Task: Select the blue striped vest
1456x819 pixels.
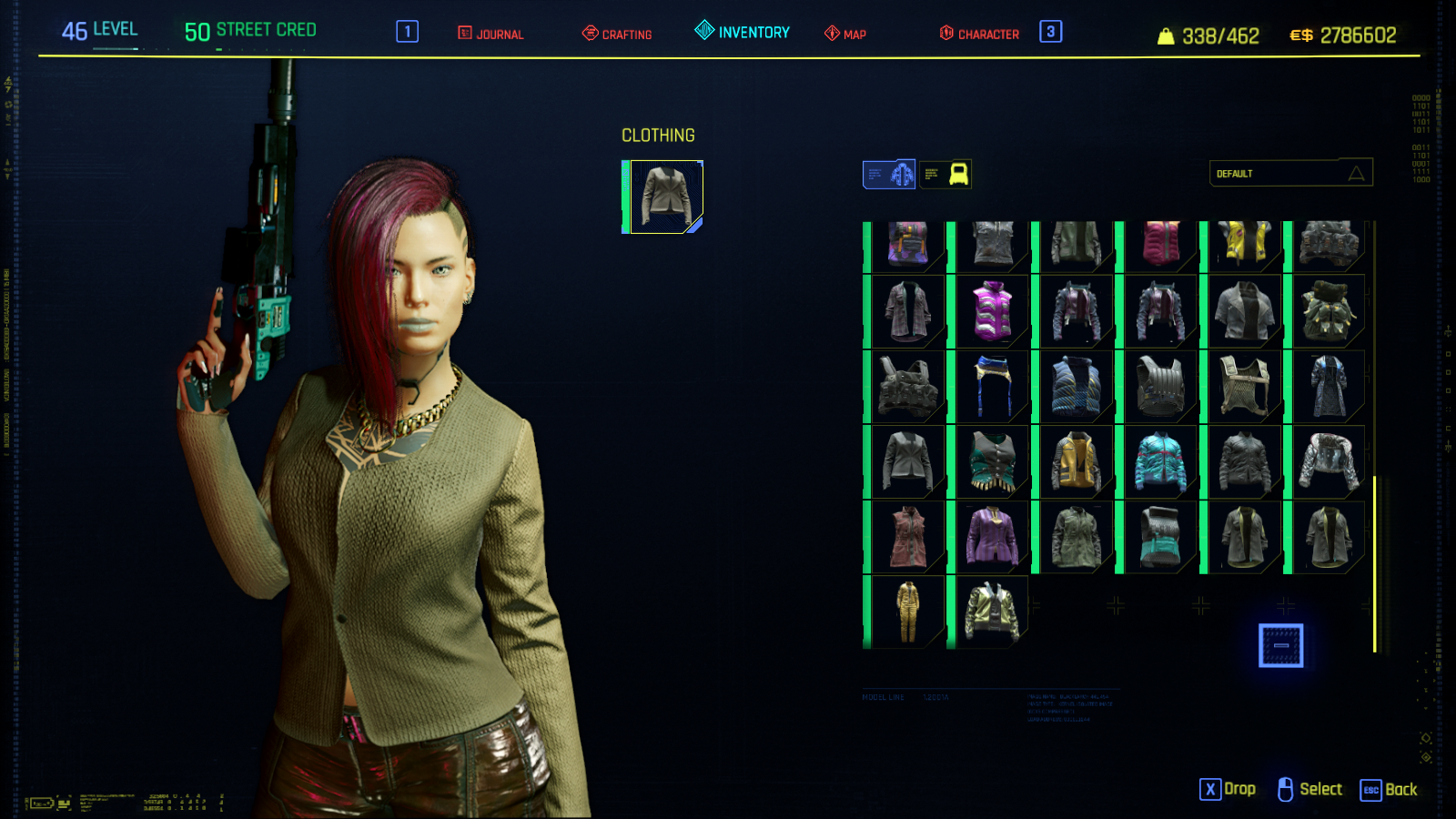Action: pyautogui.click(x=1077, y=387)
